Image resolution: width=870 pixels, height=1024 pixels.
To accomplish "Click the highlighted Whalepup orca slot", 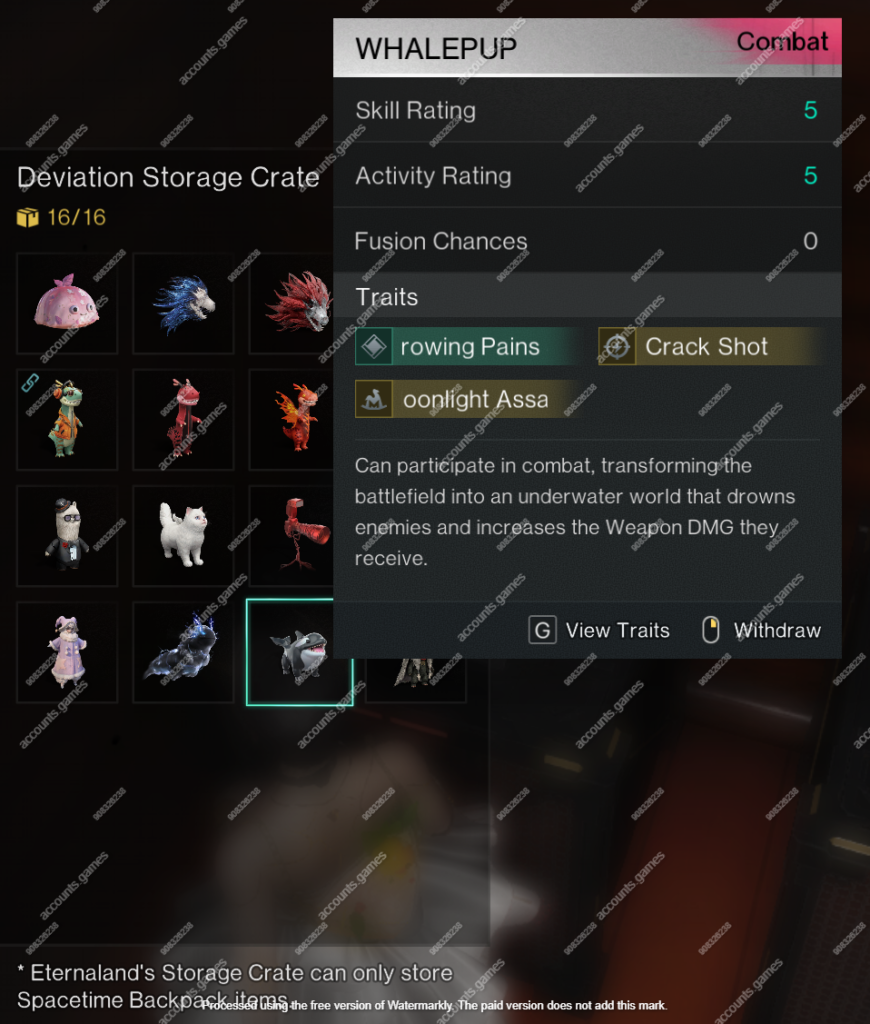I will 299,652.
